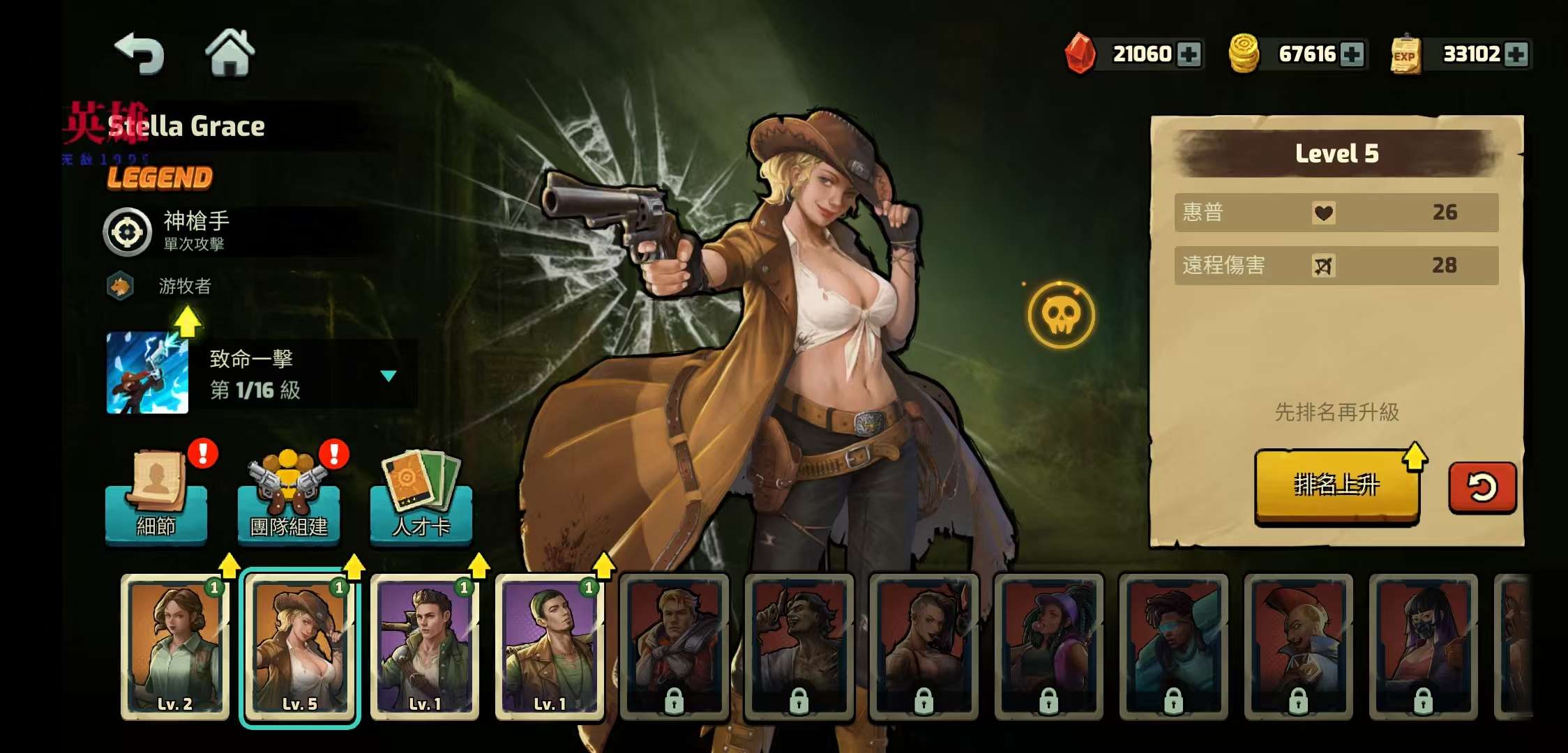Tap the glowing skull icon
The width and height of the screenshot is (1568, 753).
point(1061,315)
